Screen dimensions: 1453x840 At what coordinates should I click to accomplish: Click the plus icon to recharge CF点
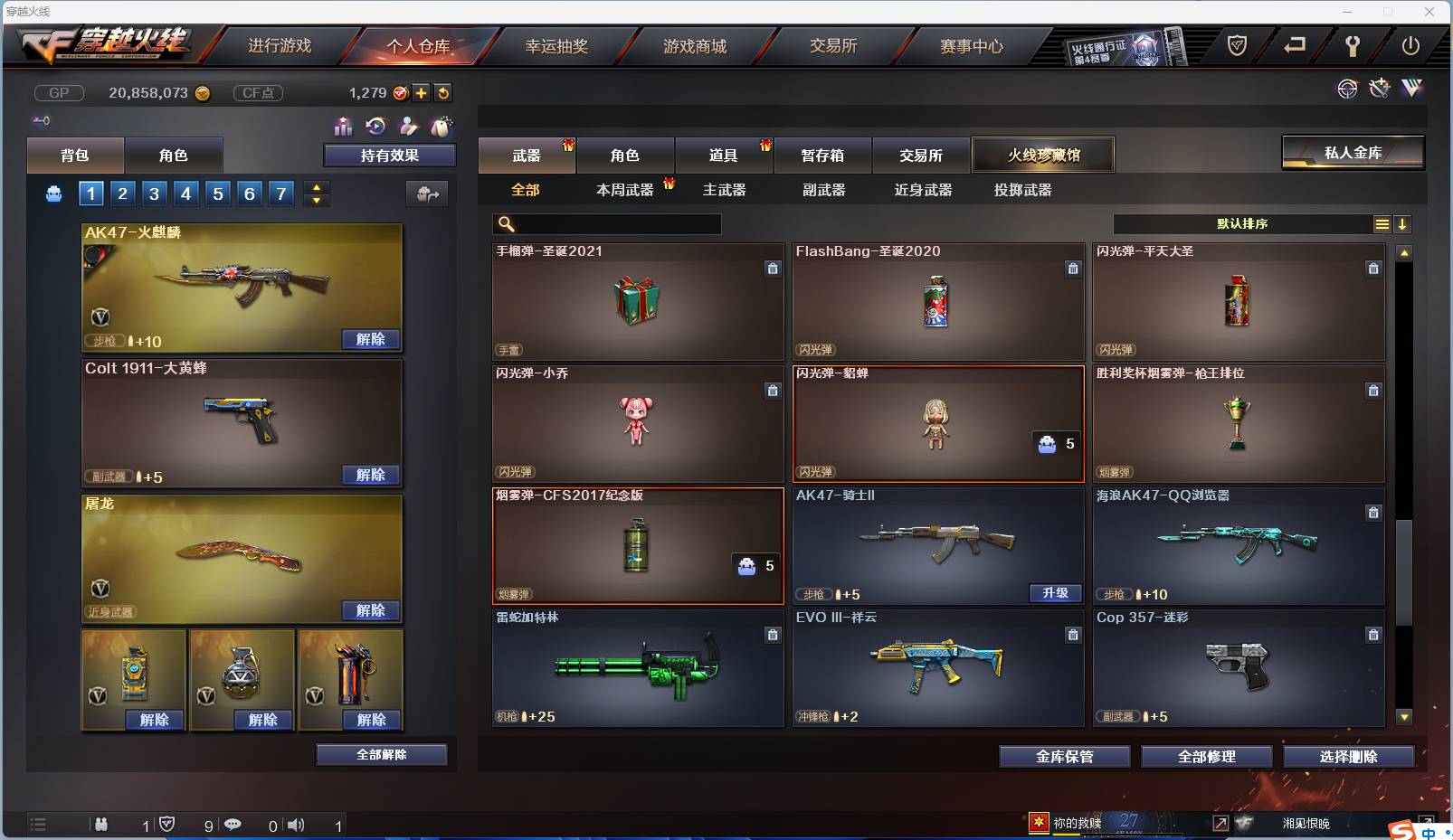tap(422, 92)
